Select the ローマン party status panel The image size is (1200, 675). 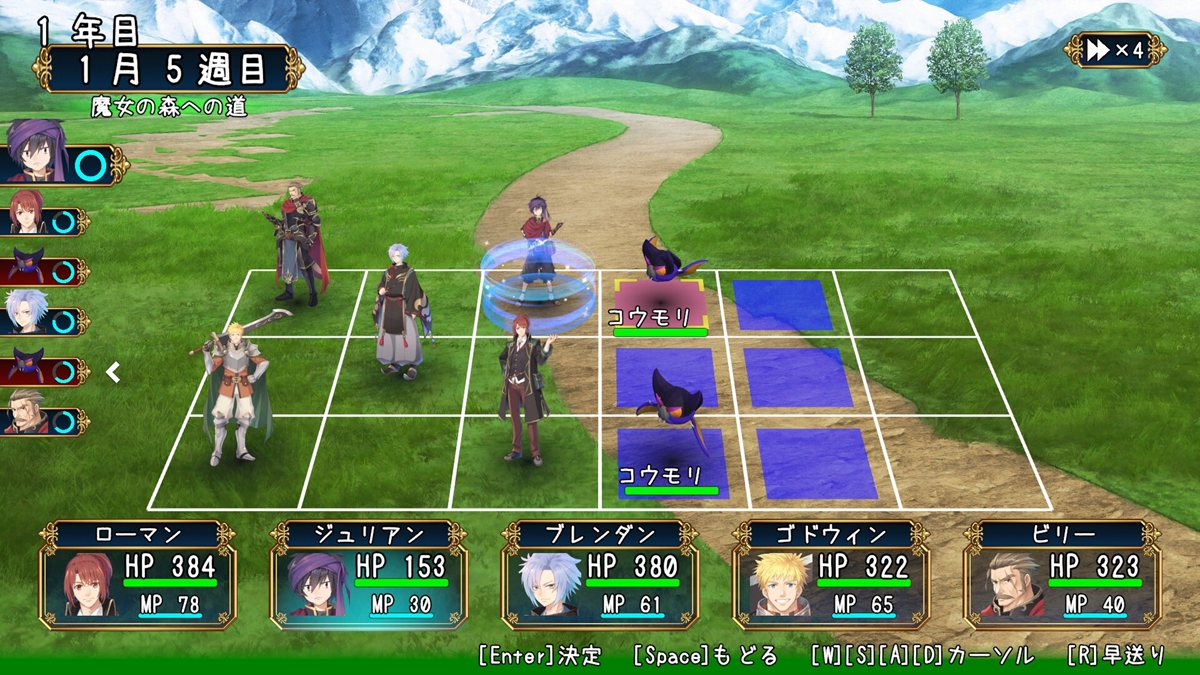tap(139, 574)
